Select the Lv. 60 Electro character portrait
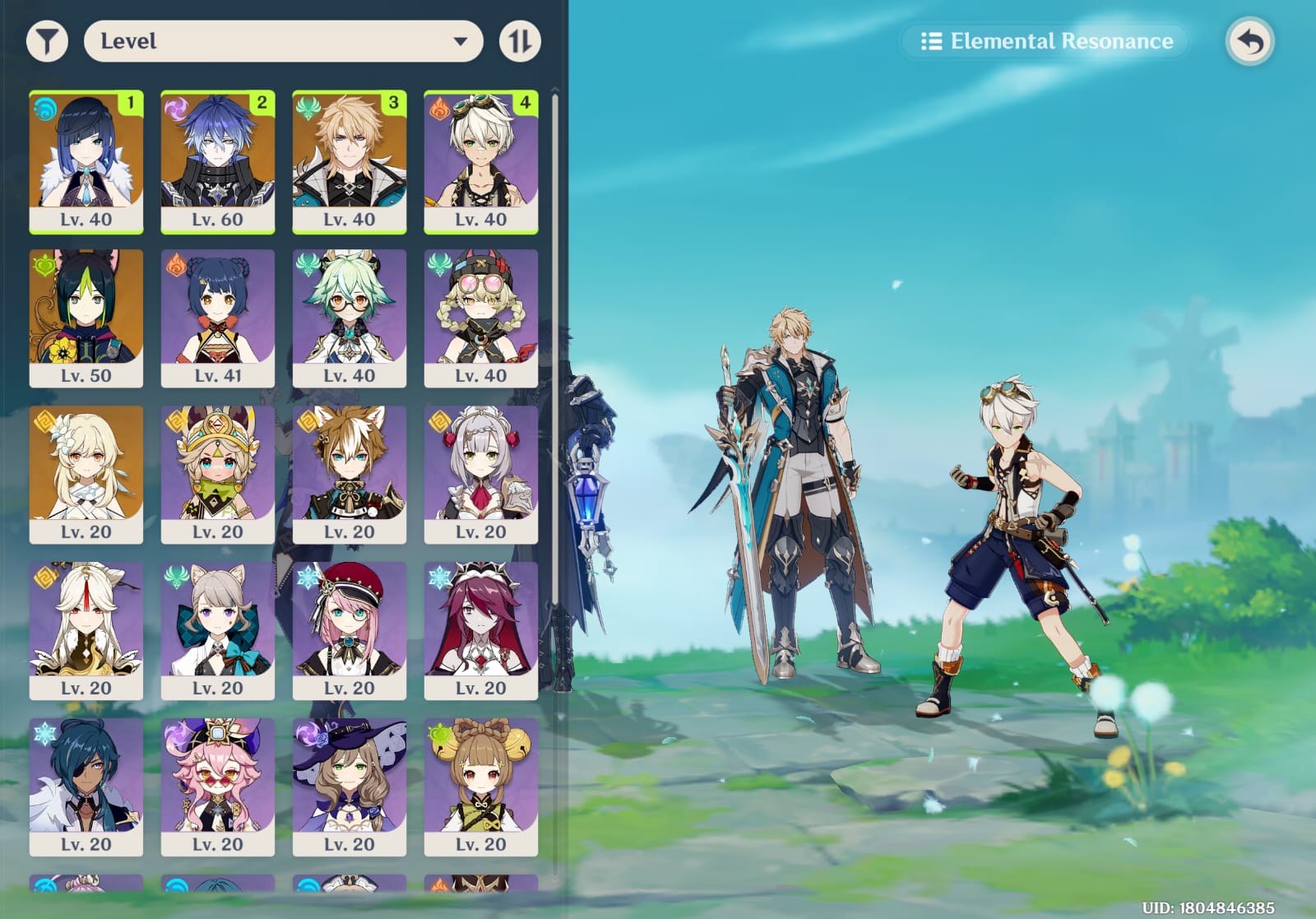Screen dimensions: 1316x919 (x=218, y=161)
